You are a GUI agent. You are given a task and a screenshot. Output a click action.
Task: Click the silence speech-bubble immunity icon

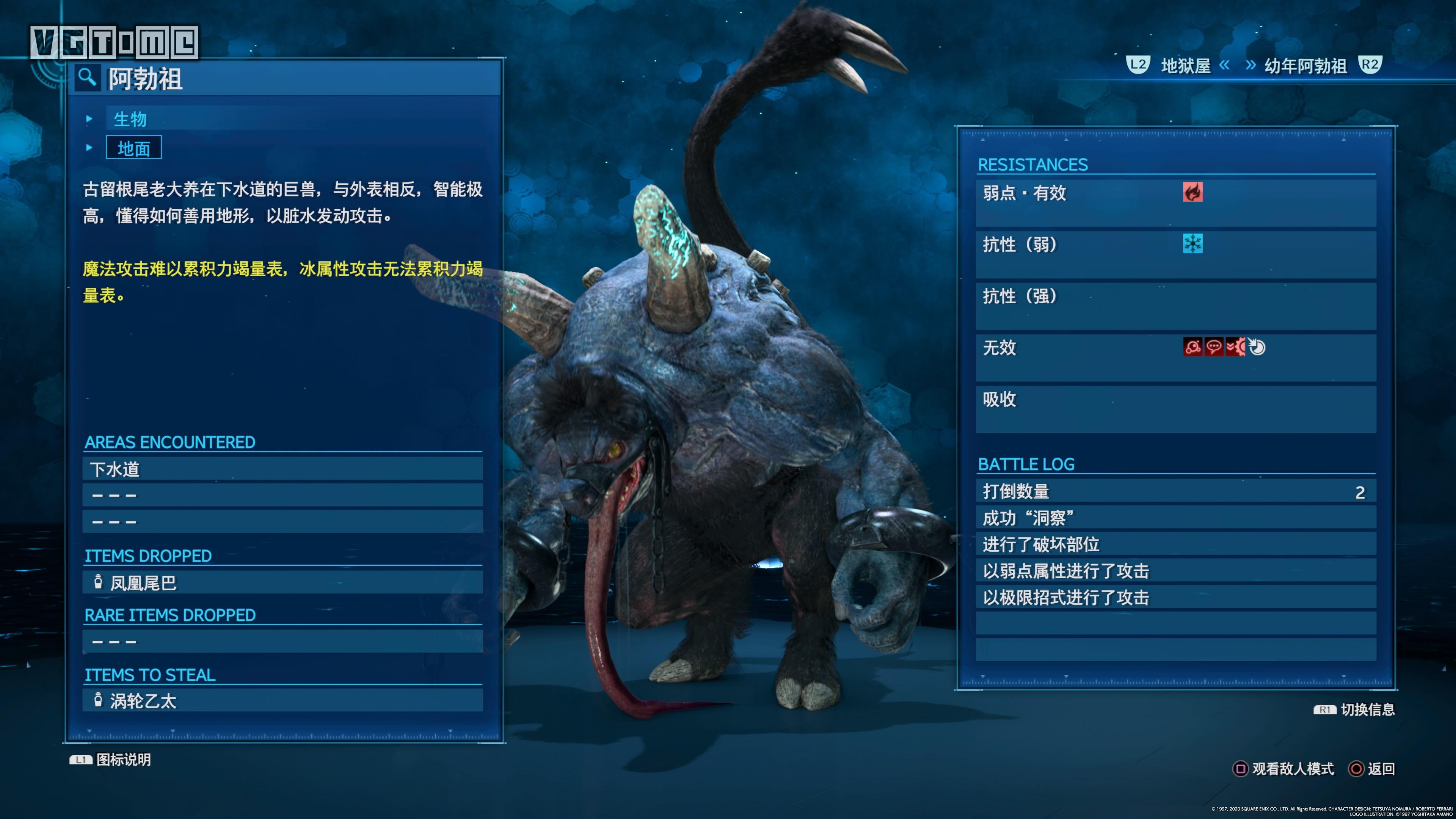click(x=1214, y=347)
